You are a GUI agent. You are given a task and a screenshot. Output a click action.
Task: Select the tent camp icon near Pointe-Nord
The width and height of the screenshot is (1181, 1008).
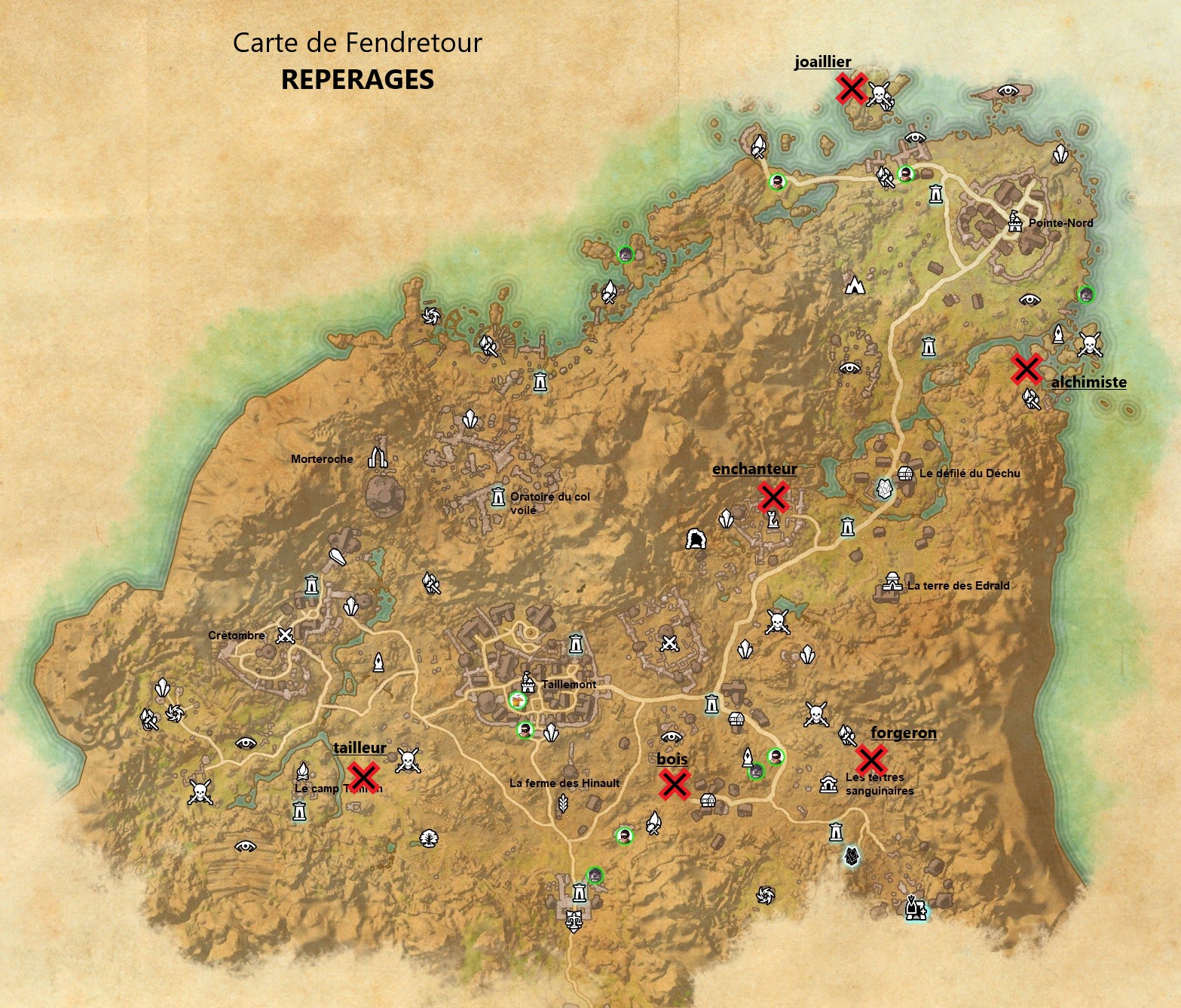coord(855,286)
